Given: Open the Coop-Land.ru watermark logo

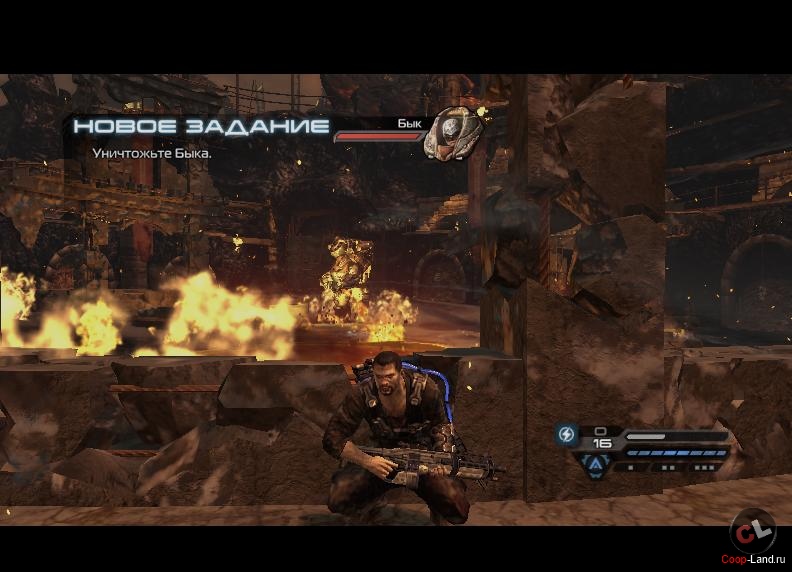Looking at the screenshot, I should (x=752, y=532).
